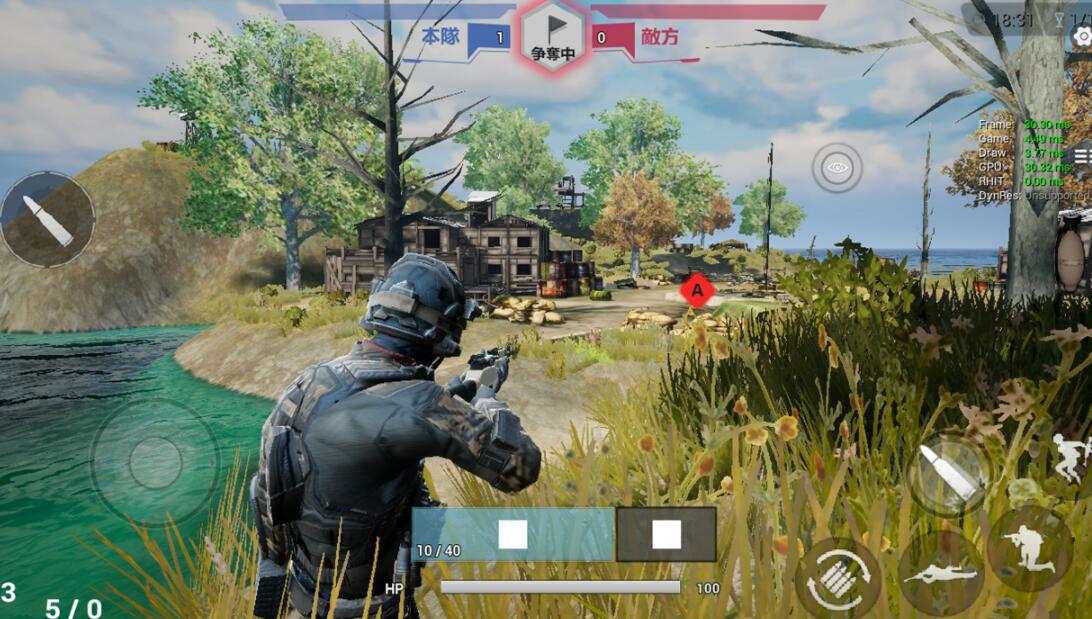1092x619 pixels.
Task: Tap the left-side bullet fire button
Action: click(x=47, y=219)
